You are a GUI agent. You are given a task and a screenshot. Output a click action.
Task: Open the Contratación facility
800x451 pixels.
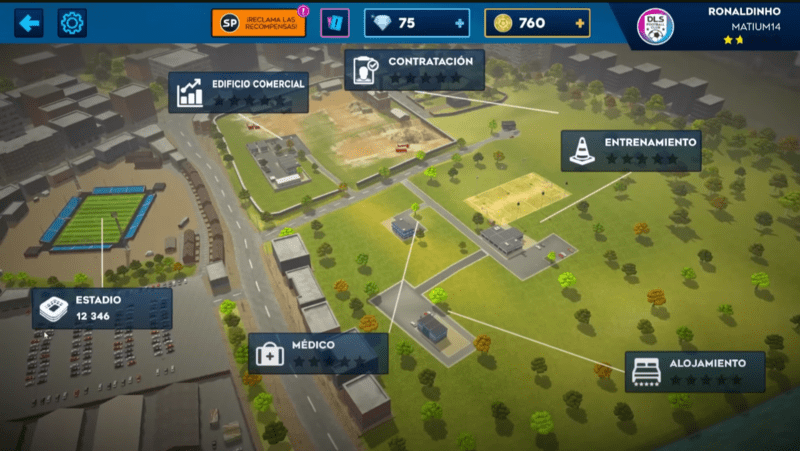tap(414, 69)
